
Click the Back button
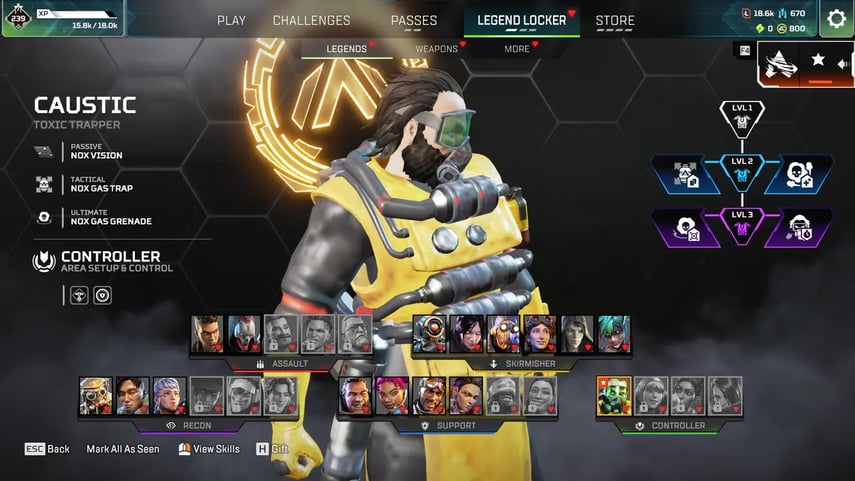coord(47,449)
